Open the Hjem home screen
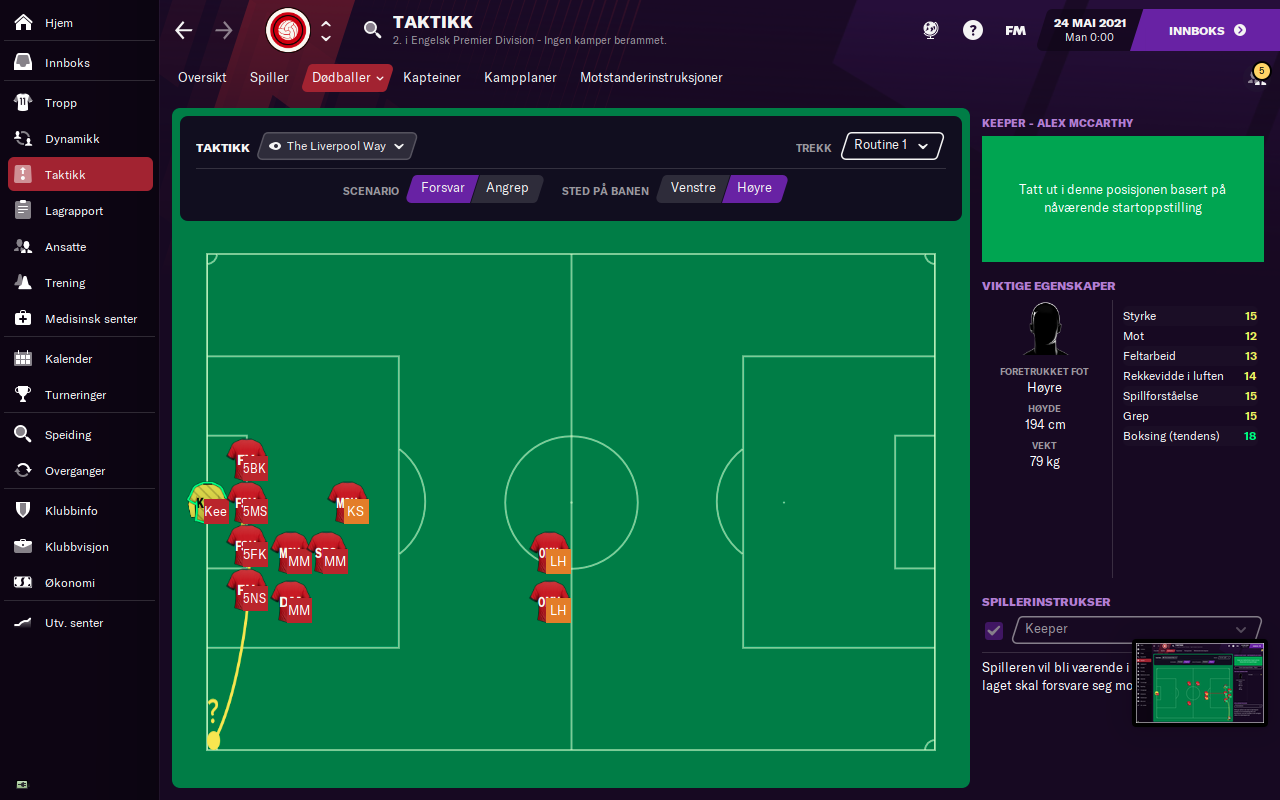 pos(58,23)
